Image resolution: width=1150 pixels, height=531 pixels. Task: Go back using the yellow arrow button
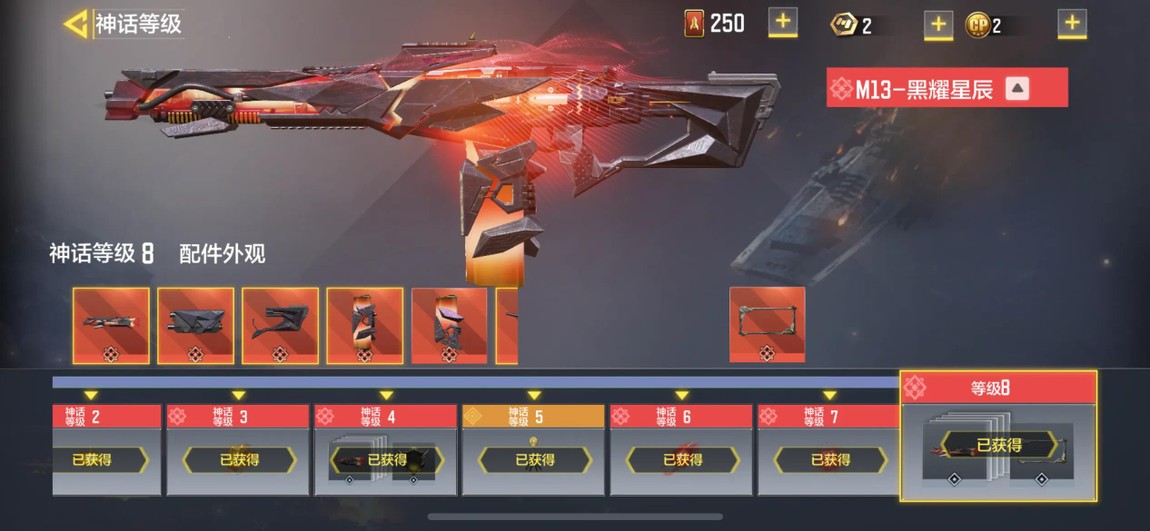76,24
